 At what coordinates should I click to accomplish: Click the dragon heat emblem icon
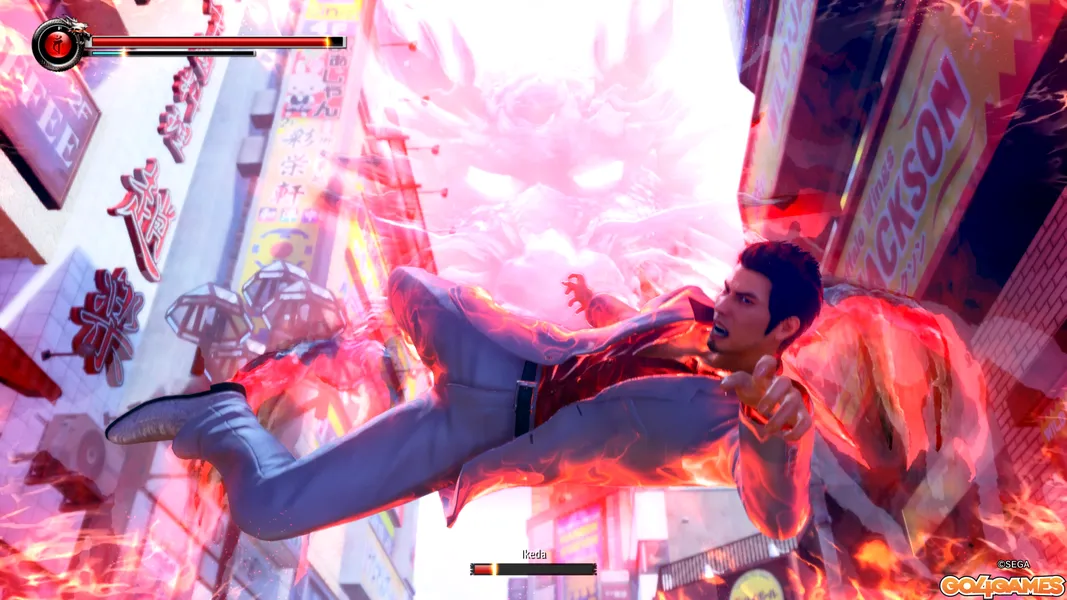pyautogui.click(x=58, y=43)
